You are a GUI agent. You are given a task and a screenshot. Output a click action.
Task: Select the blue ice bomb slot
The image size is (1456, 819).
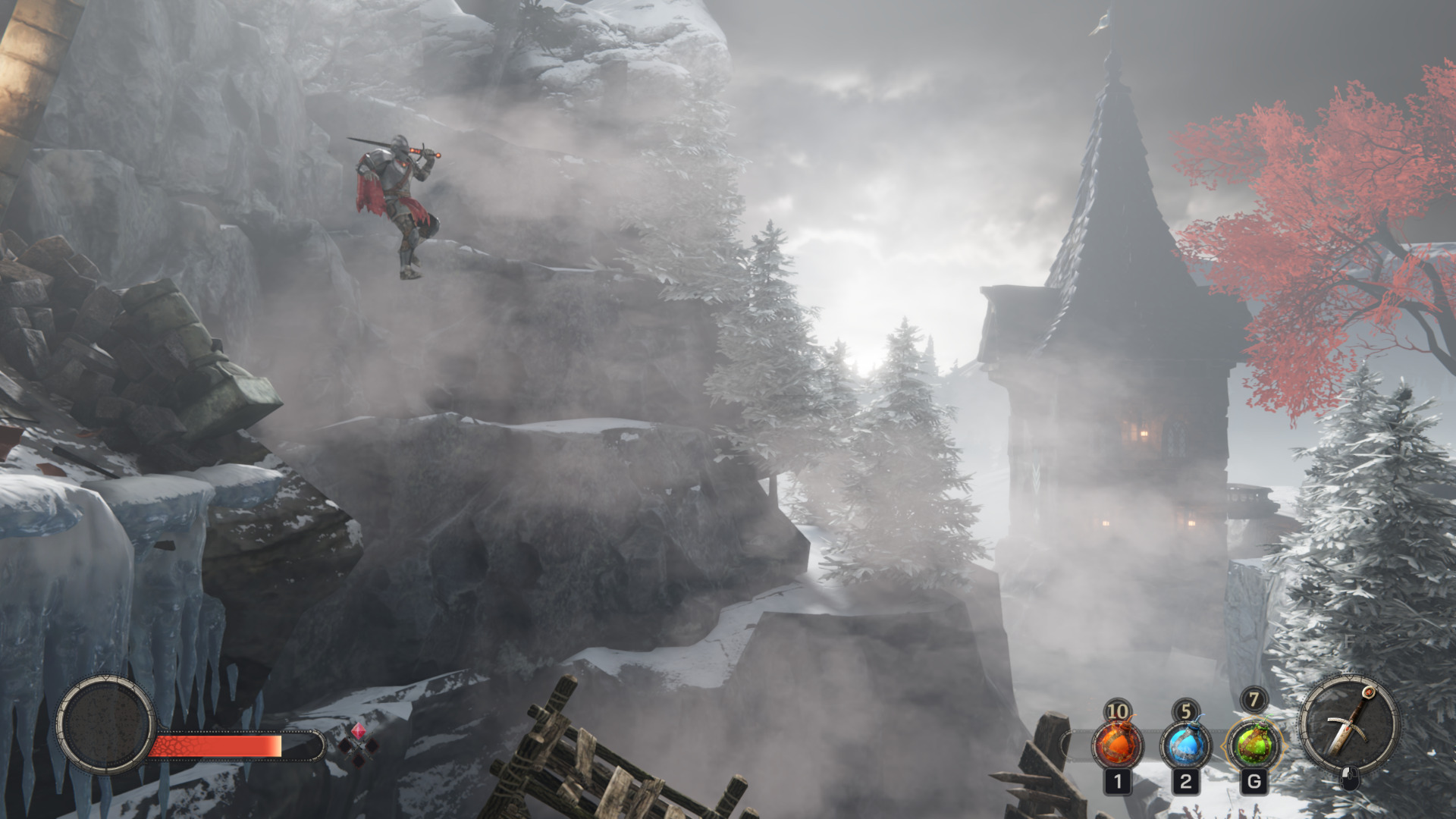(1185, 744)
